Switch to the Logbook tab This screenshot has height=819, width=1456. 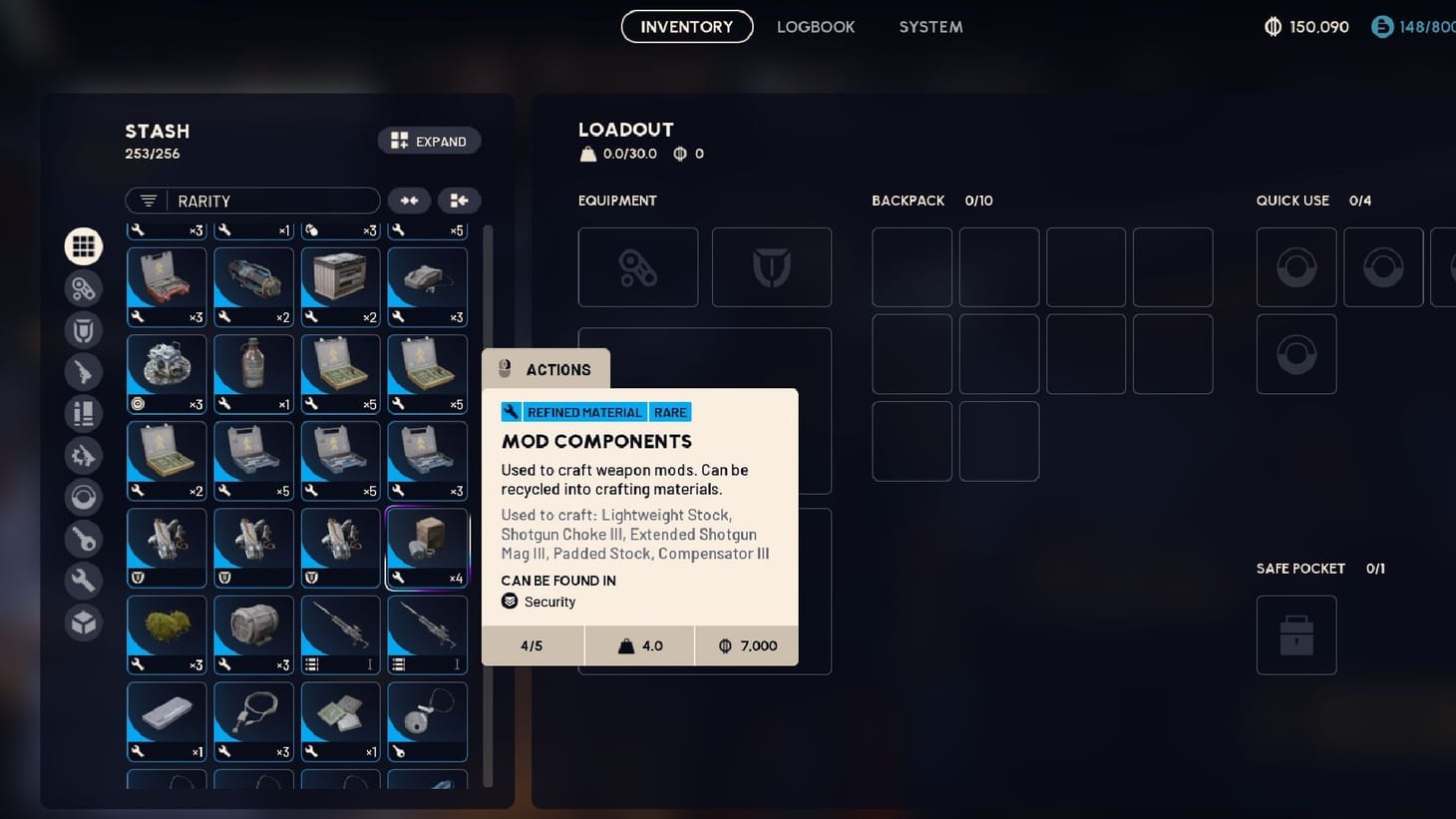coord(816,27)
